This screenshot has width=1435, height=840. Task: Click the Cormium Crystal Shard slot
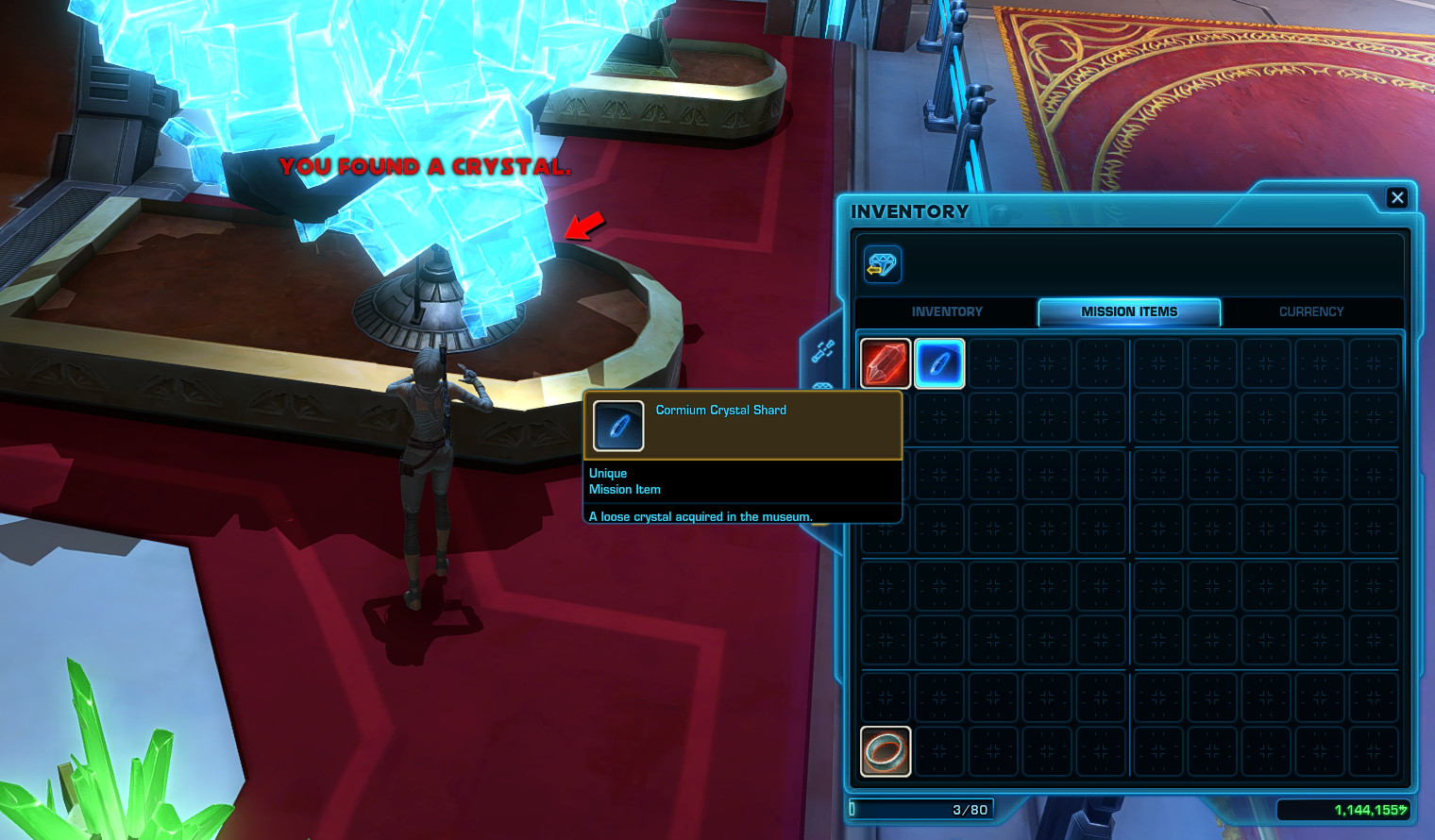pyautogui.click(x=939, y=363)
